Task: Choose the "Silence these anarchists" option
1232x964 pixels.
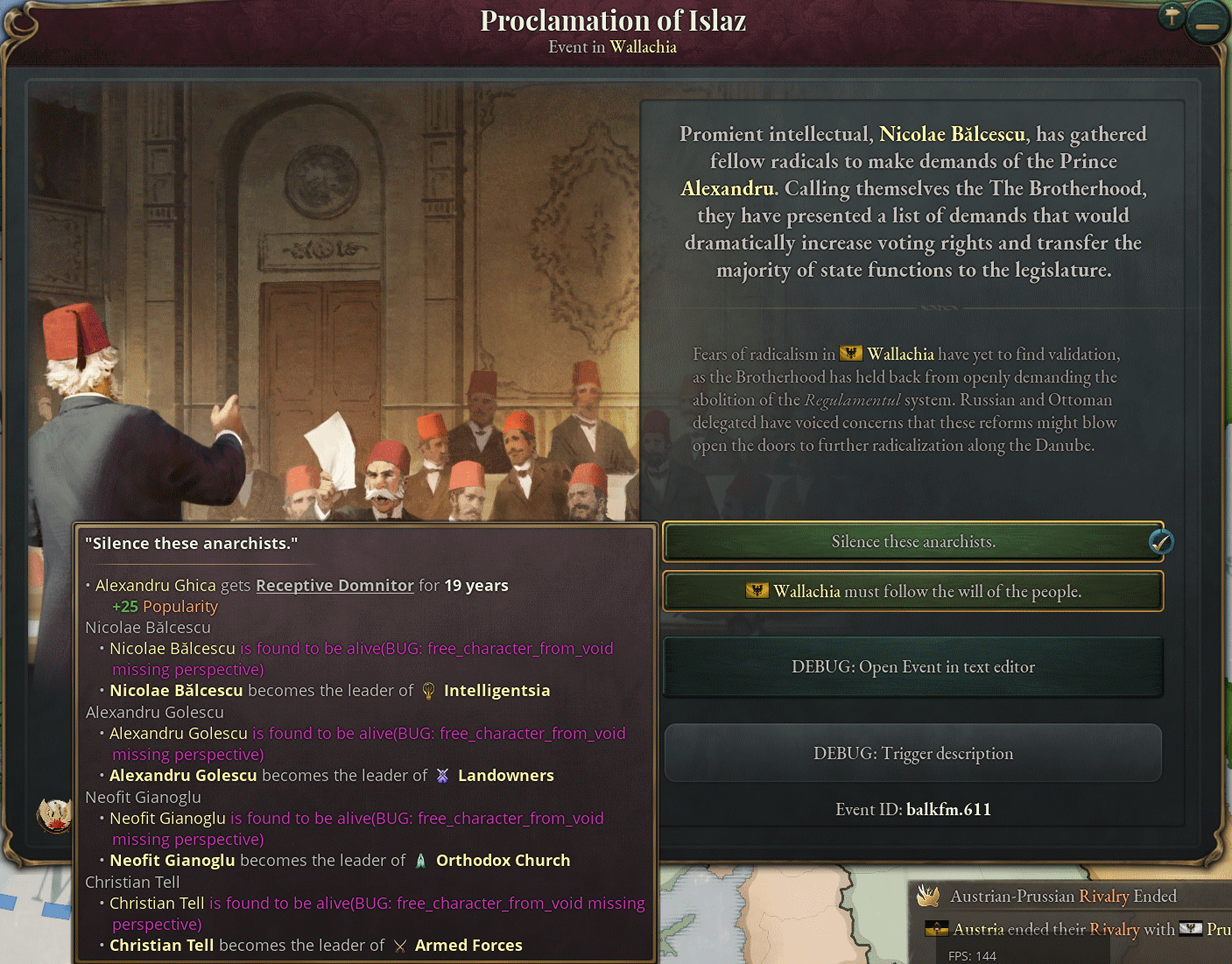Action: 913,542
